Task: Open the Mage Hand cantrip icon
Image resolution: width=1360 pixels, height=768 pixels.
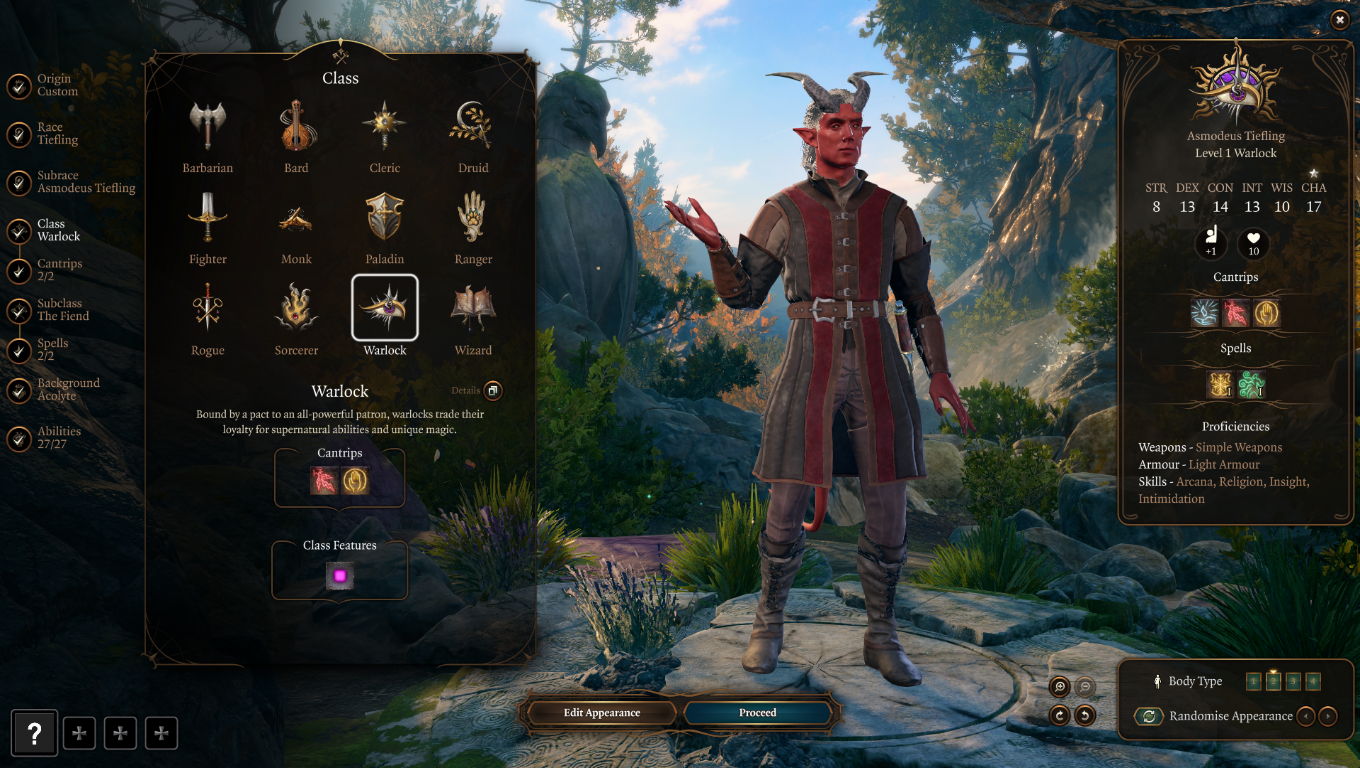Action: (x=357, y=479)
